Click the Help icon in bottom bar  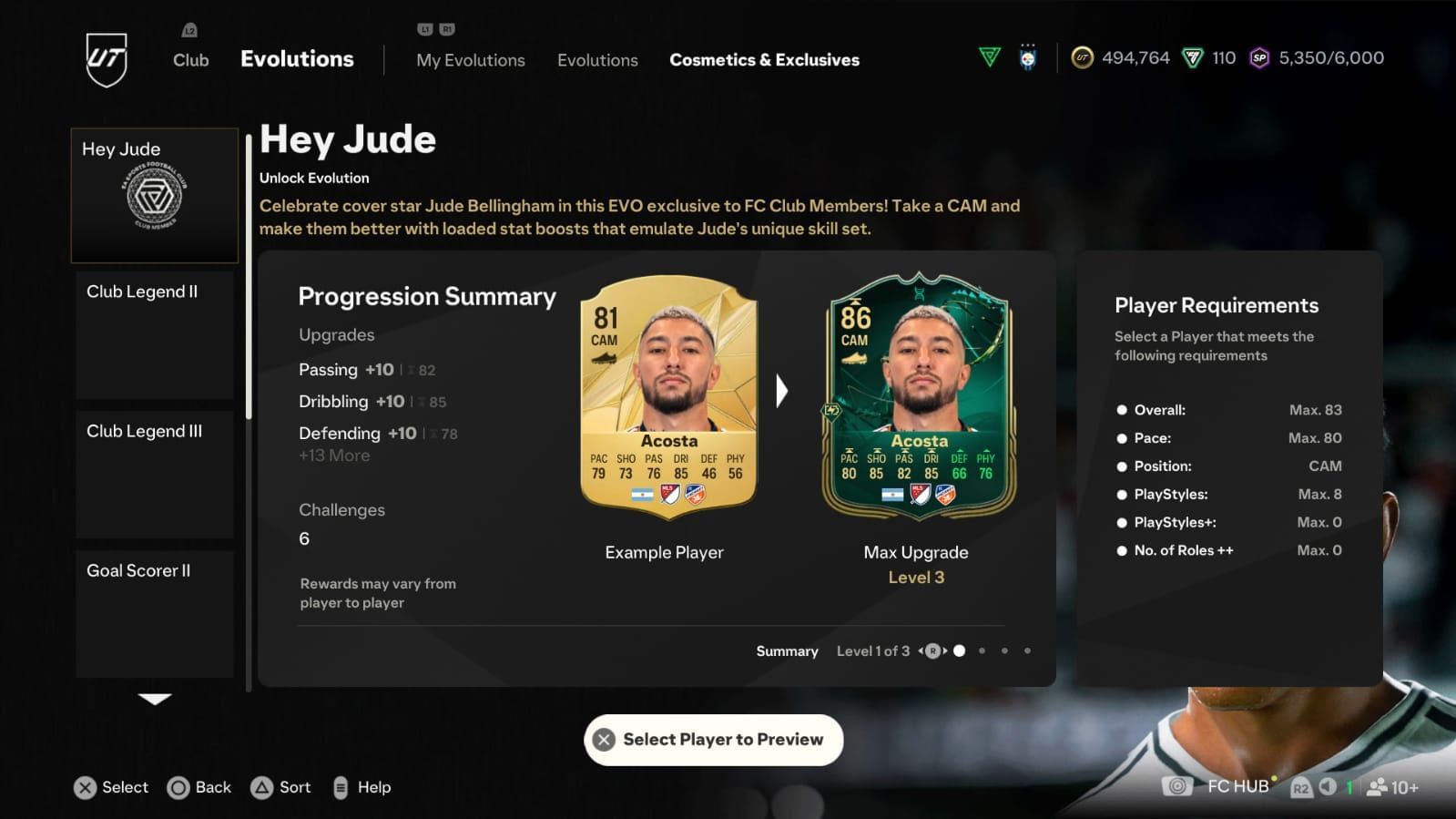pos(341,786)
